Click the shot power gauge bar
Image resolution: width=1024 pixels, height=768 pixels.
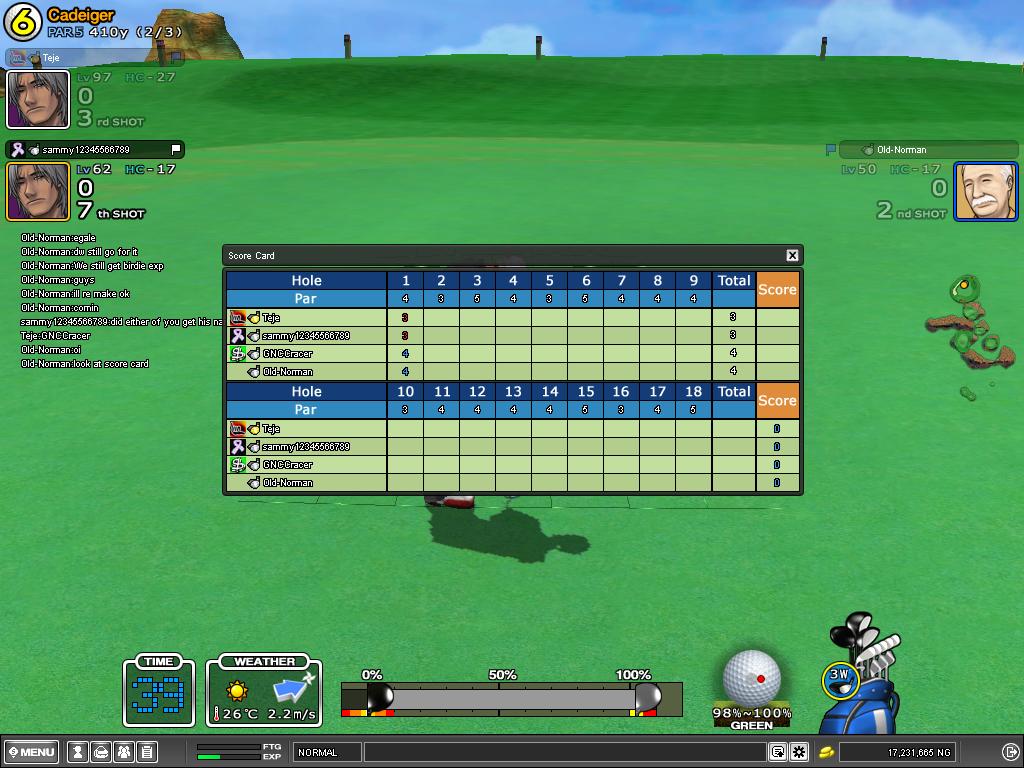[x=511, y=696]
